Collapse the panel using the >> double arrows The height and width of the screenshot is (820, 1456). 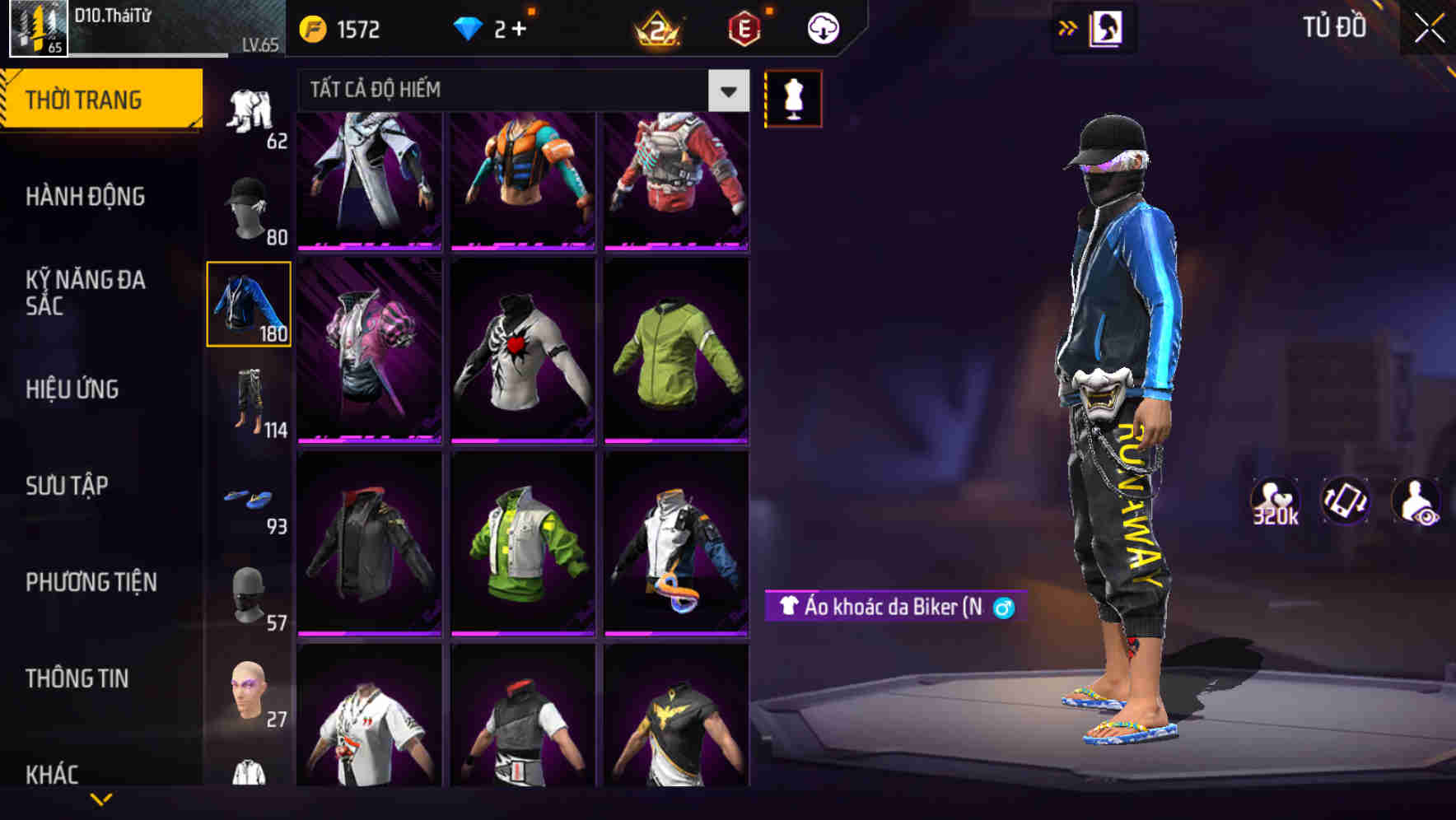click(1066, 27)
